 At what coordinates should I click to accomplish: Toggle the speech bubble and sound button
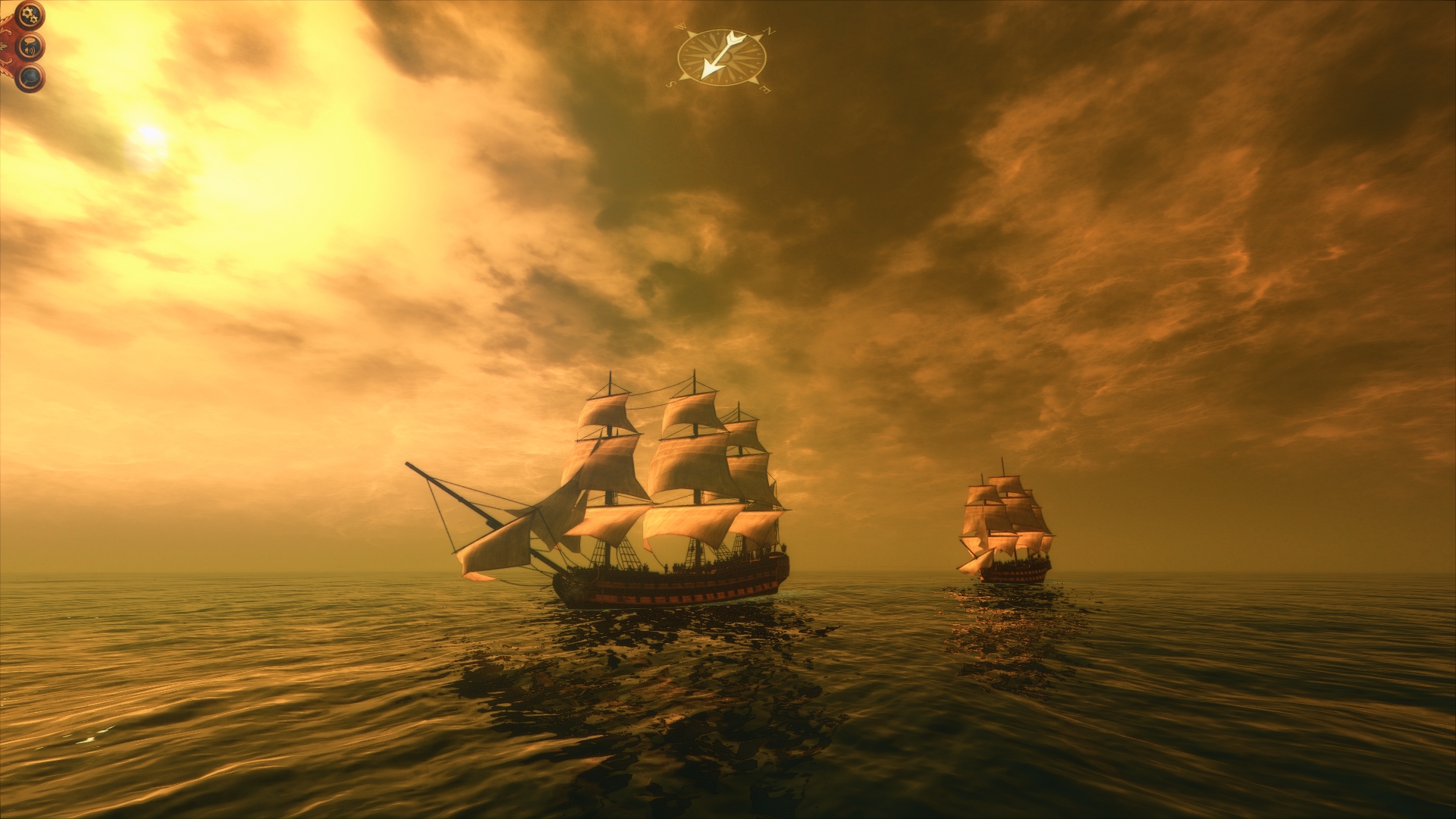(x=30, y=47)
